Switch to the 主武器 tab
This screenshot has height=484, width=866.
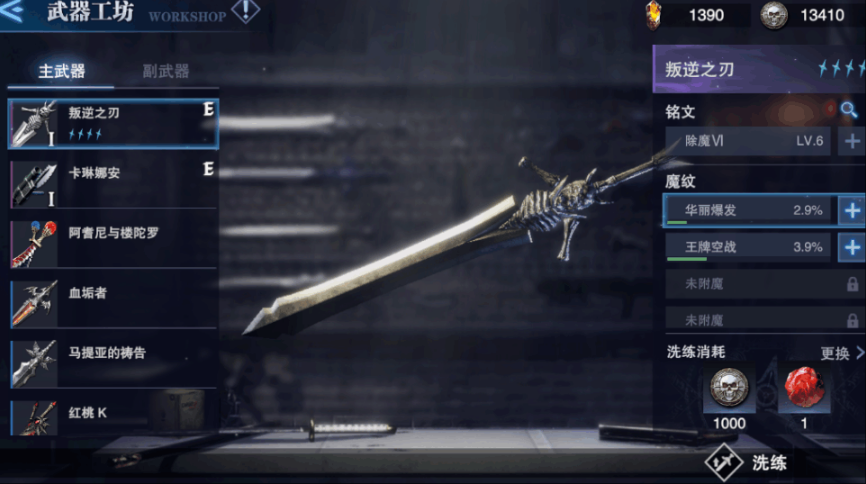coord(62,72)
